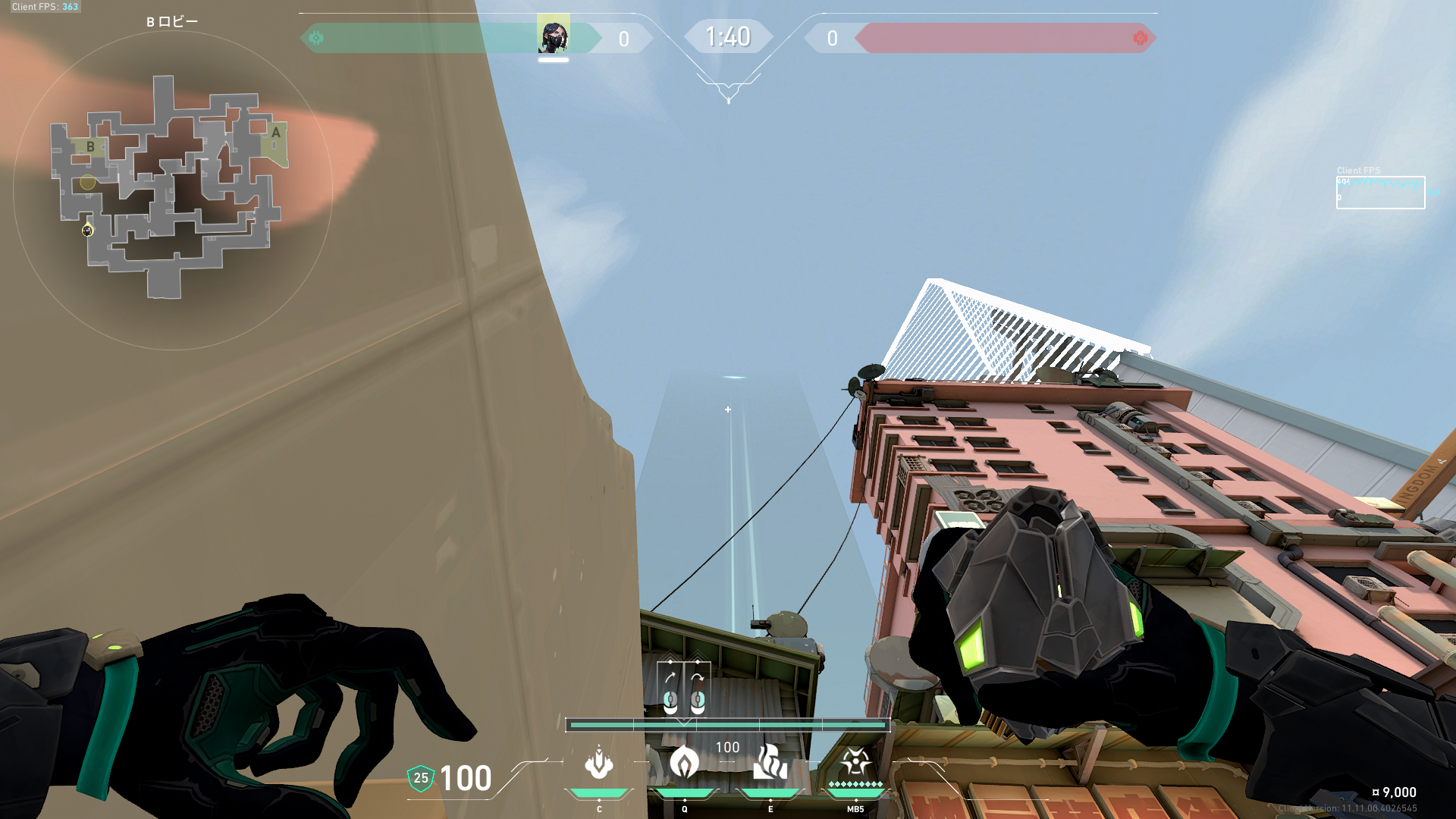Click Viper's portrait in the top scoreboard
The image size is (1456, 819).
pos(554,38)
